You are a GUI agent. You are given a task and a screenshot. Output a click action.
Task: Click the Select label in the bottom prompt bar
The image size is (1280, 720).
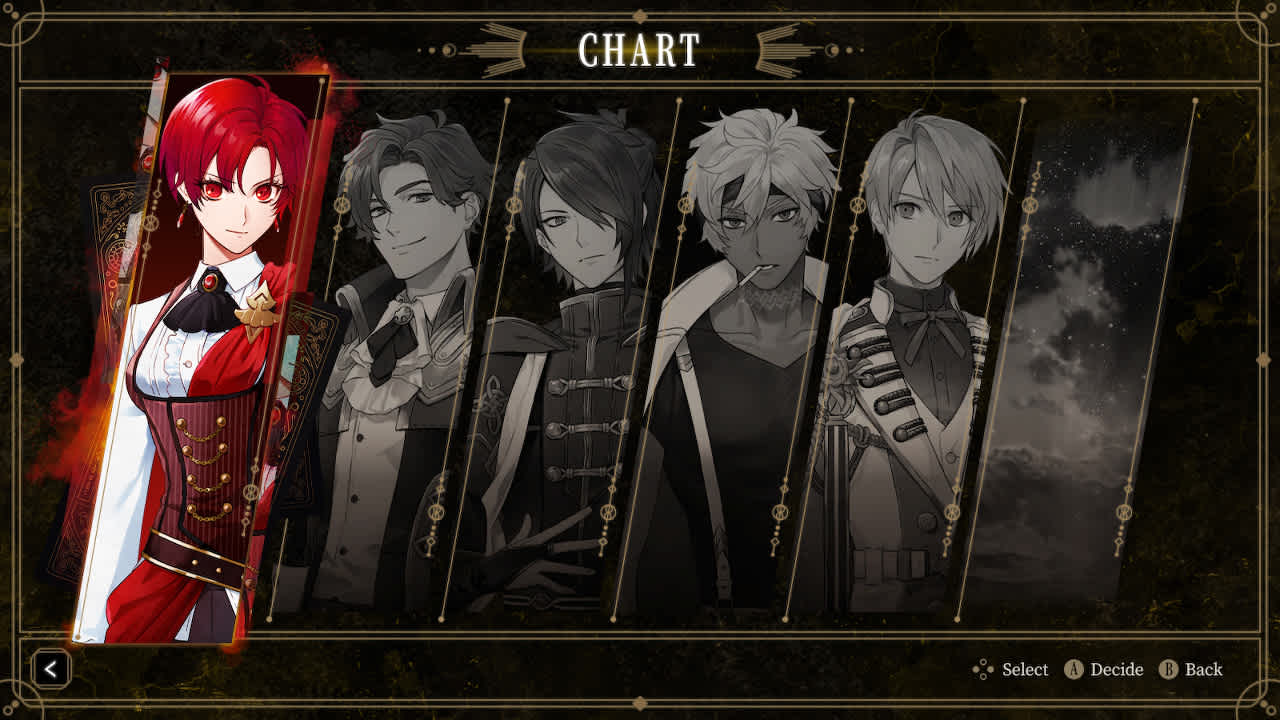(x=1023, y=670)
